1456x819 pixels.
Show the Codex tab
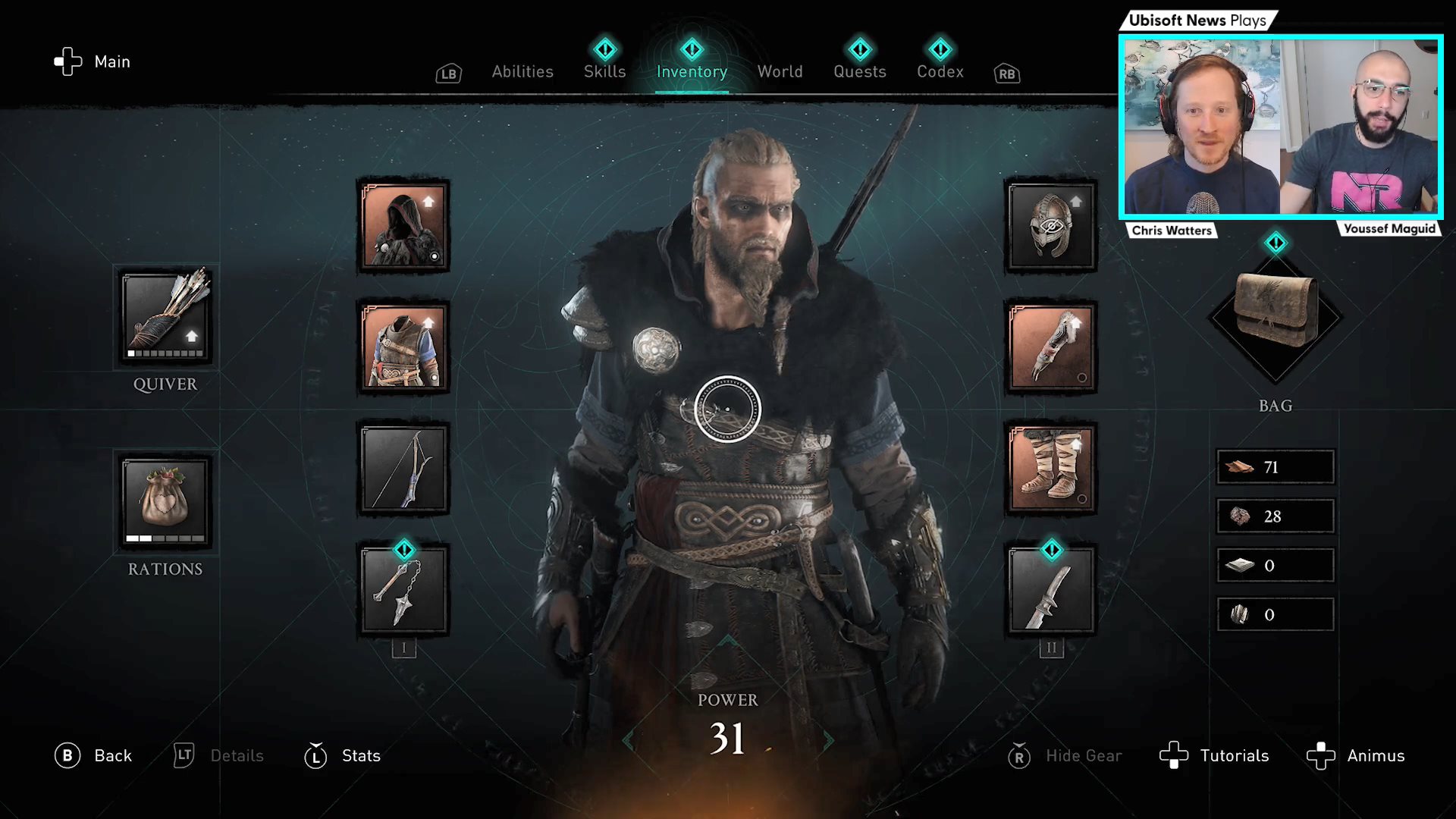click(x=940, y=72)
